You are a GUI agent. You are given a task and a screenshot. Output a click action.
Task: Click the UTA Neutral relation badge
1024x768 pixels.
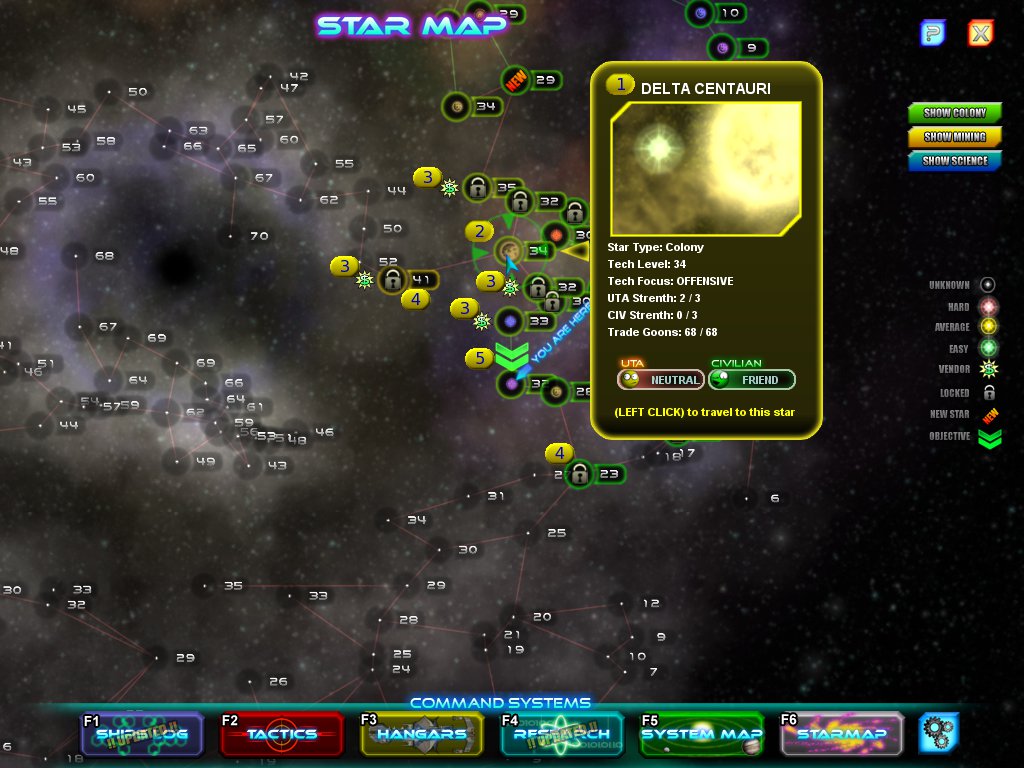[660, 380]
